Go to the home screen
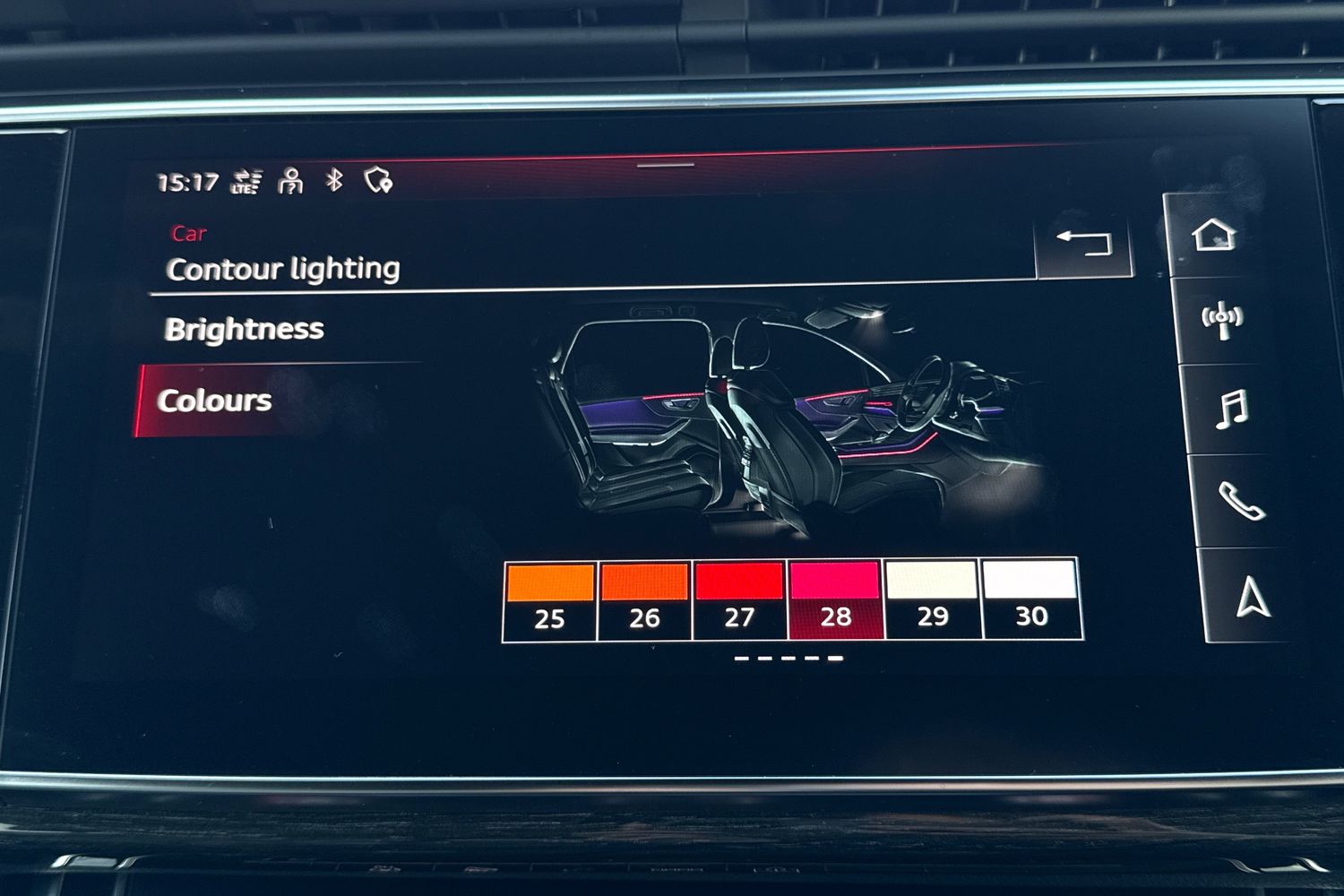This screenshot has width=1344, height=896. tap(1214, 235)
